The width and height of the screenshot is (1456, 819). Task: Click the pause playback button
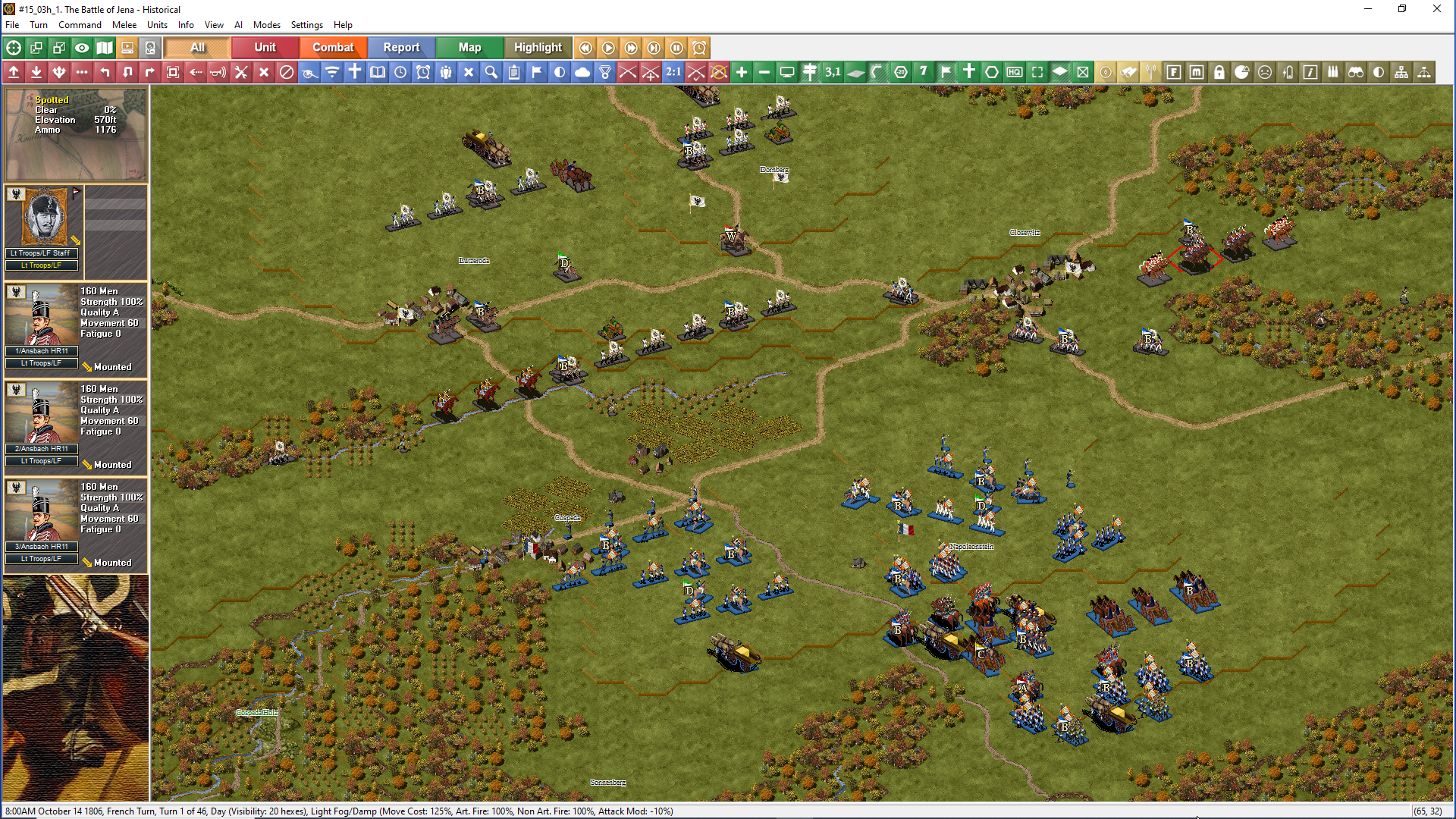click(x=676, y=48)
